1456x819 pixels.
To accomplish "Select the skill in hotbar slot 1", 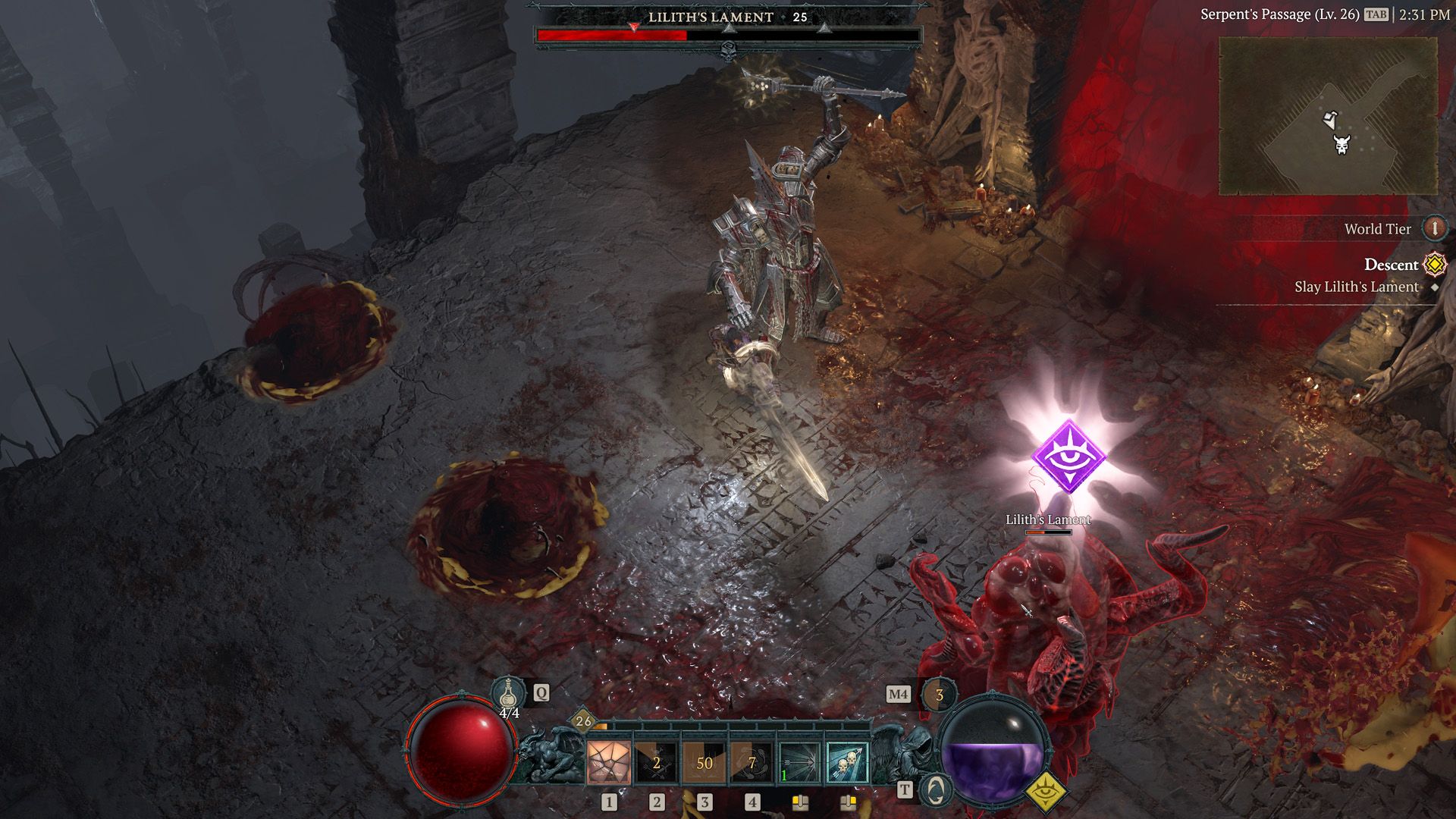I will coord(608,763).
